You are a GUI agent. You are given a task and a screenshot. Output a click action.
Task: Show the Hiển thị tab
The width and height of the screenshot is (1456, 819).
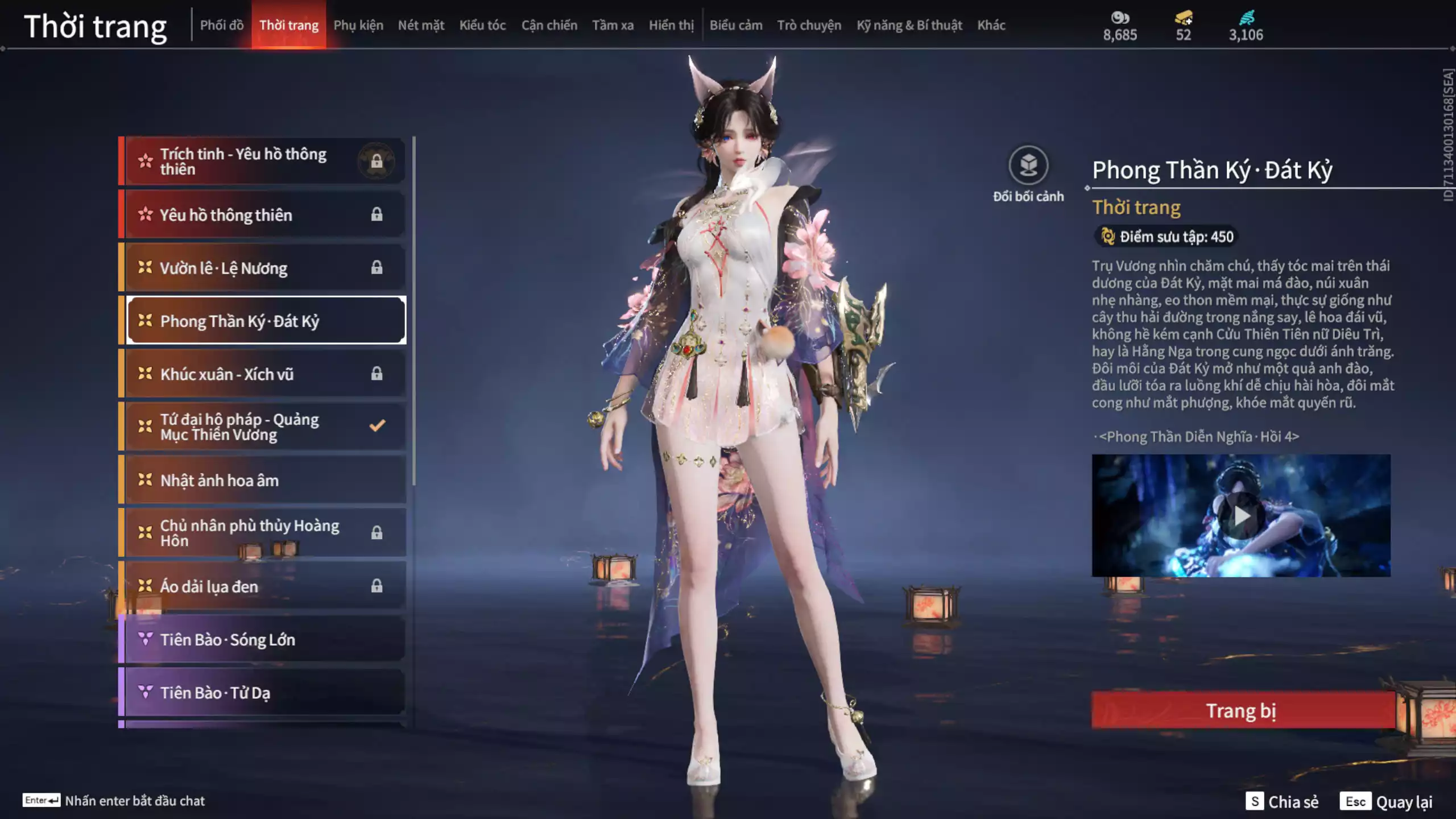click(671, 25)
